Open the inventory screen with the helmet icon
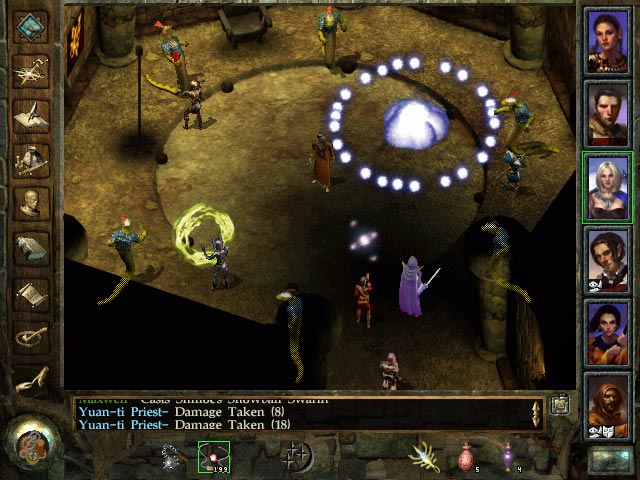This screenshot has width=640, height=480. click(32, 160)
